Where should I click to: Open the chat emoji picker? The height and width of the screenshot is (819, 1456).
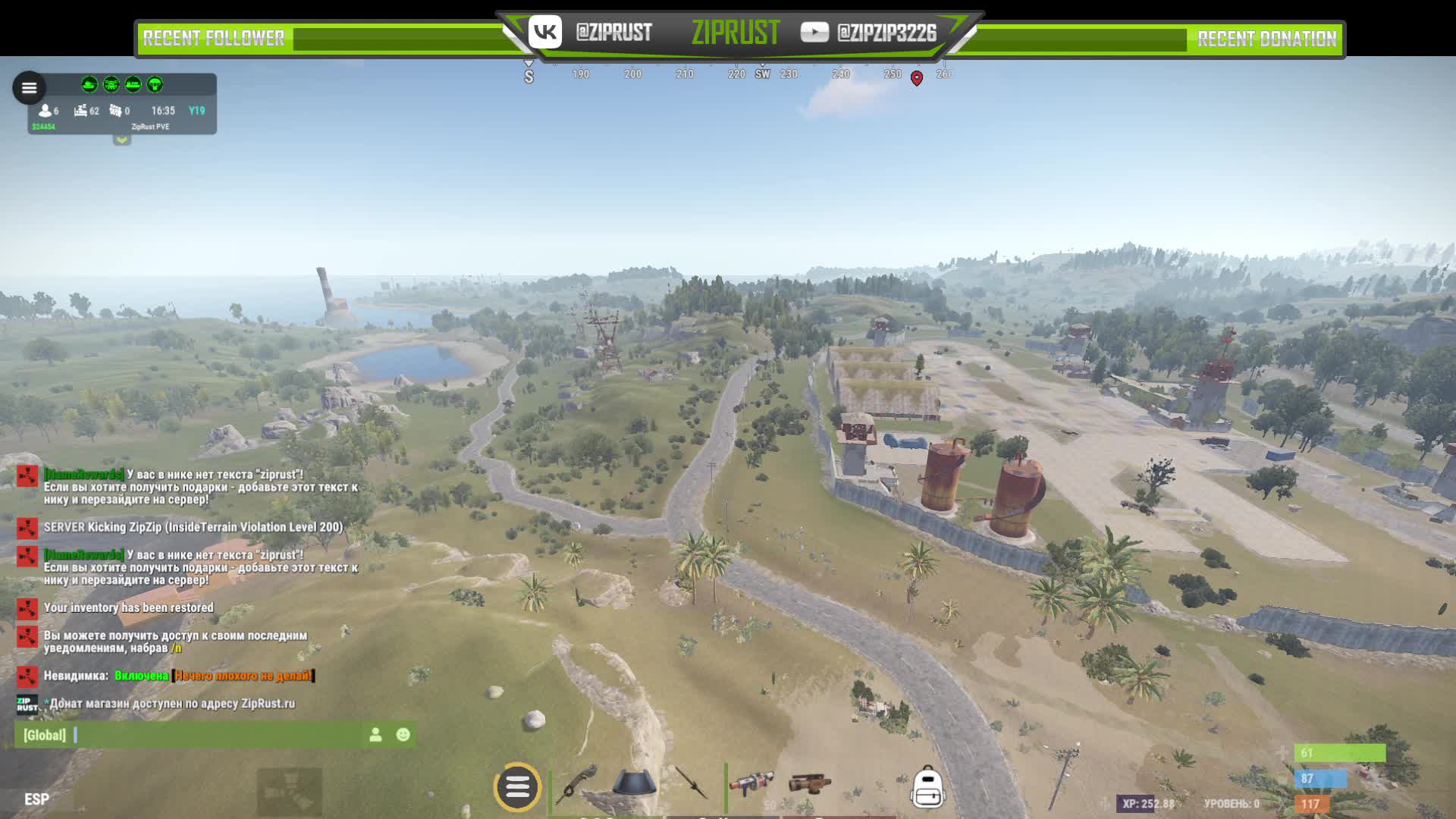[x=403, y=735]
